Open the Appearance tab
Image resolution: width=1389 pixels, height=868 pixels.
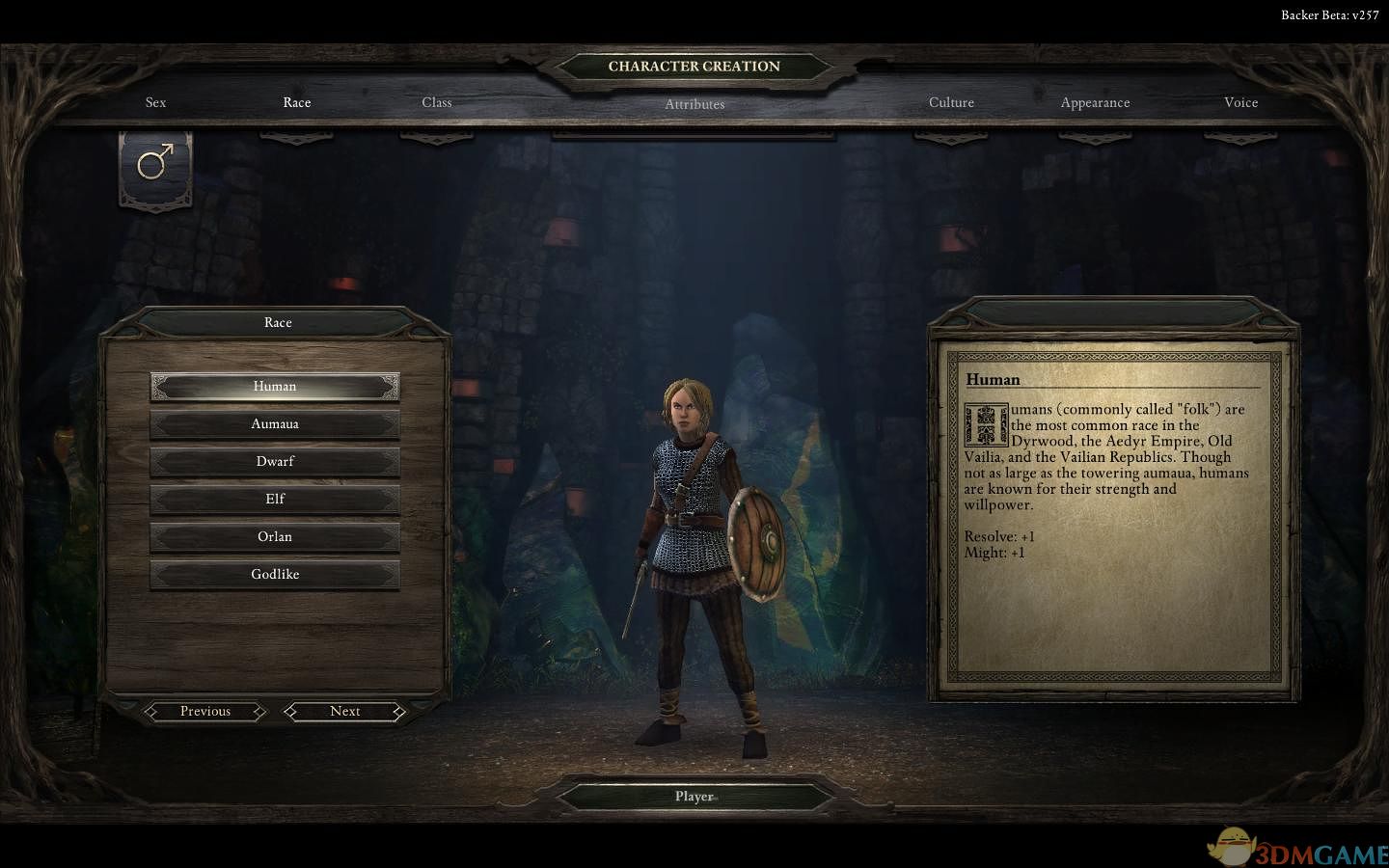point(1095,102)
